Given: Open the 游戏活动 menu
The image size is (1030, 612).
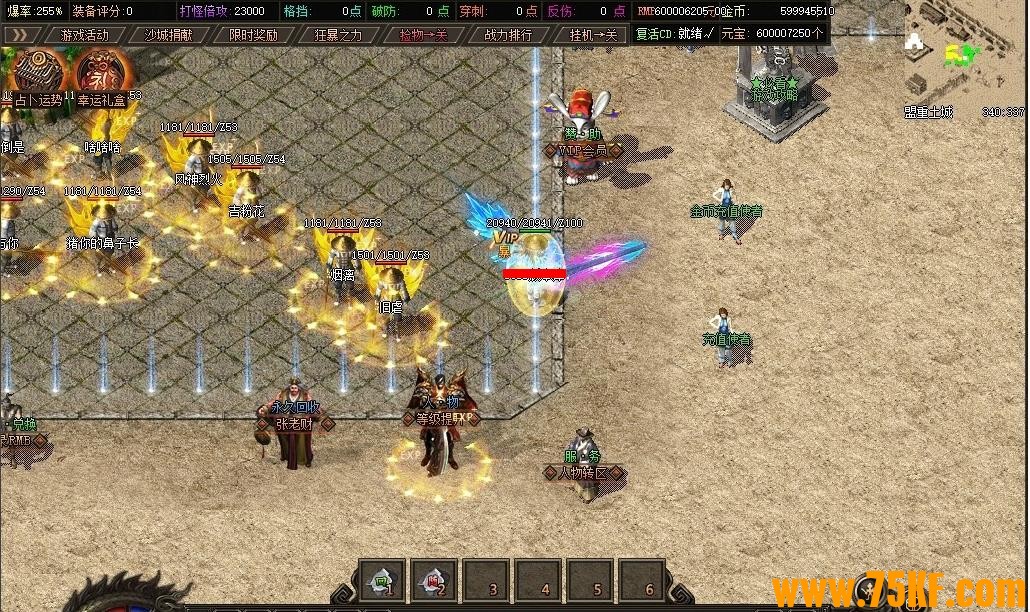Looking at the screenshot, I should pos(84,34).
